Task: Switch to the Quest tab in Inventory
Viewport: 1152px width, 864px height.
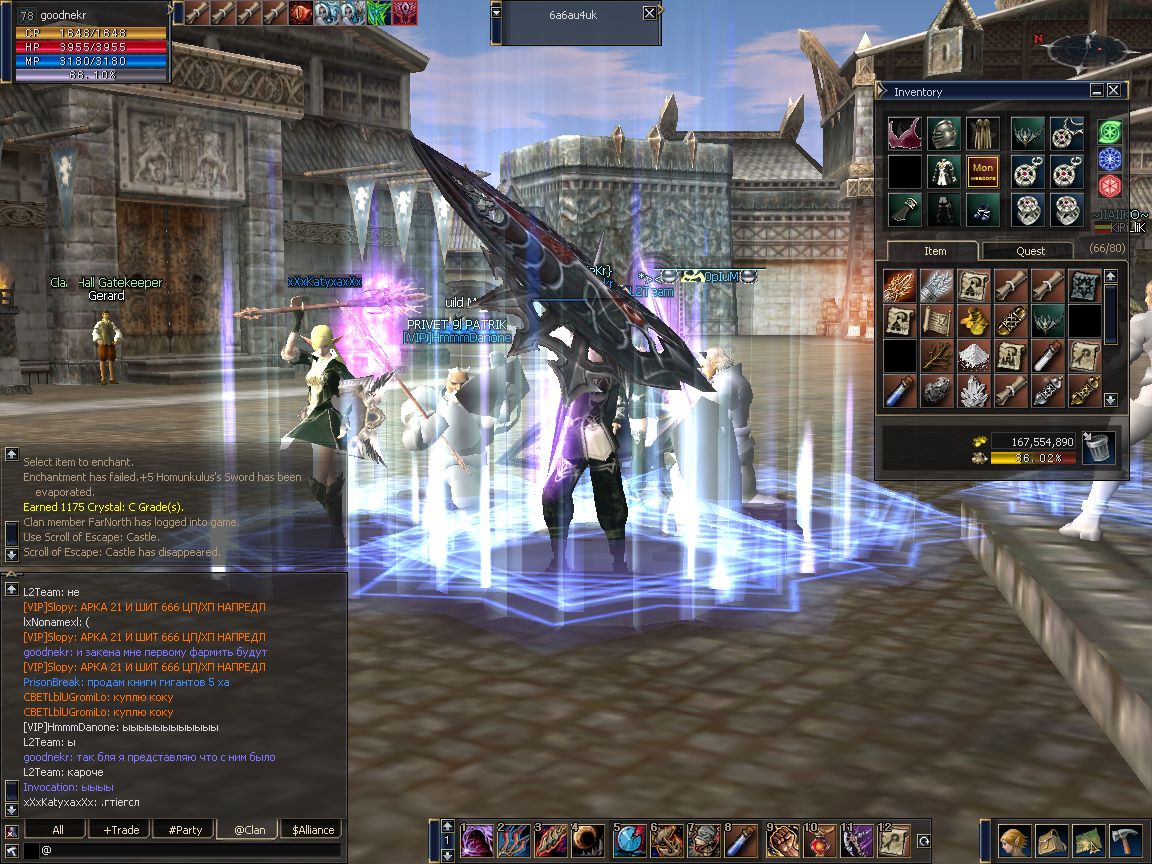Action: point(1030,250)
